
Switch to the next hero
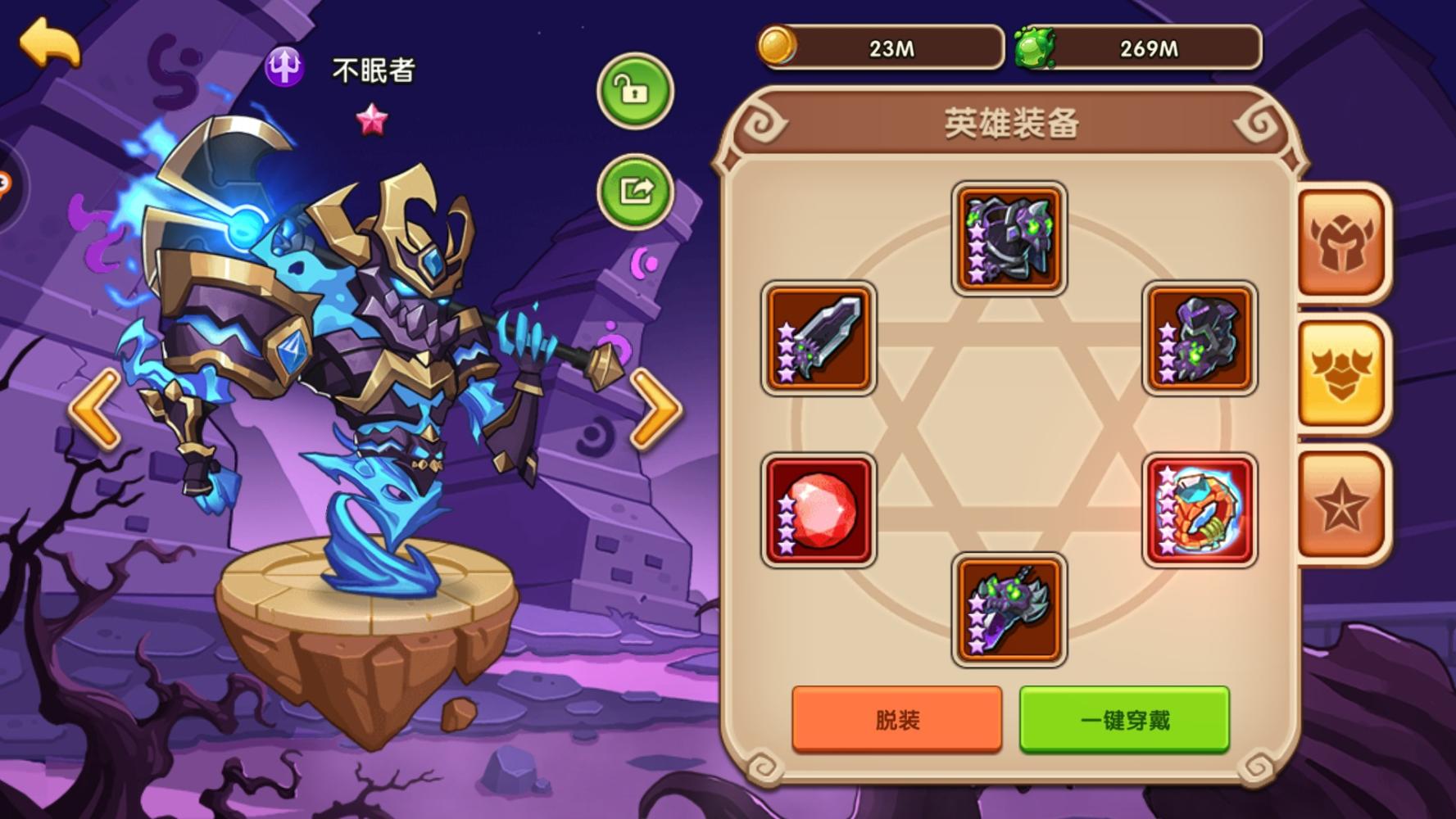(x=655, y=408)
